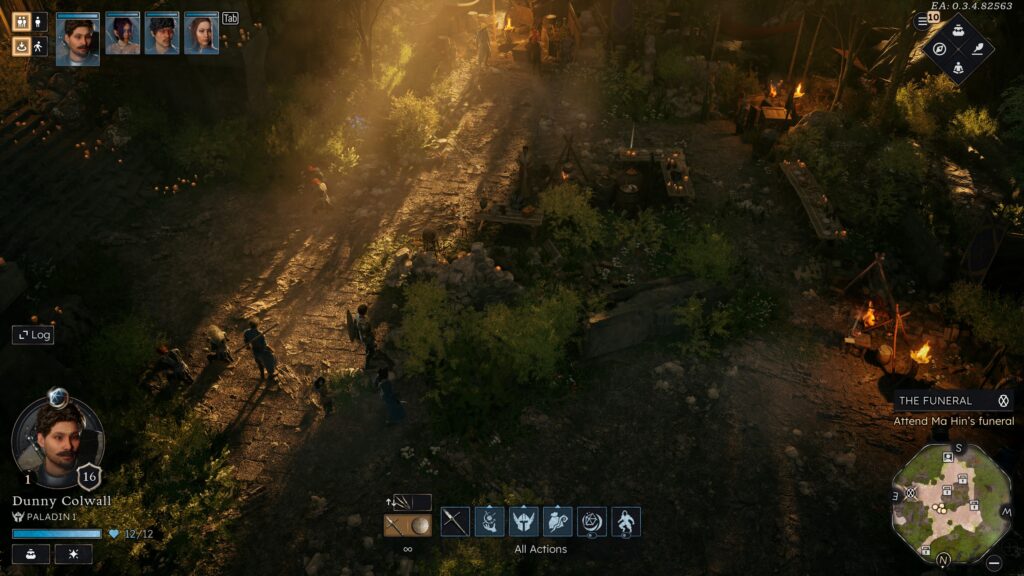The width and height of the screenshot is (1024, 576).
Task: Zoom out the minimap with minus button
Action: 991,561
